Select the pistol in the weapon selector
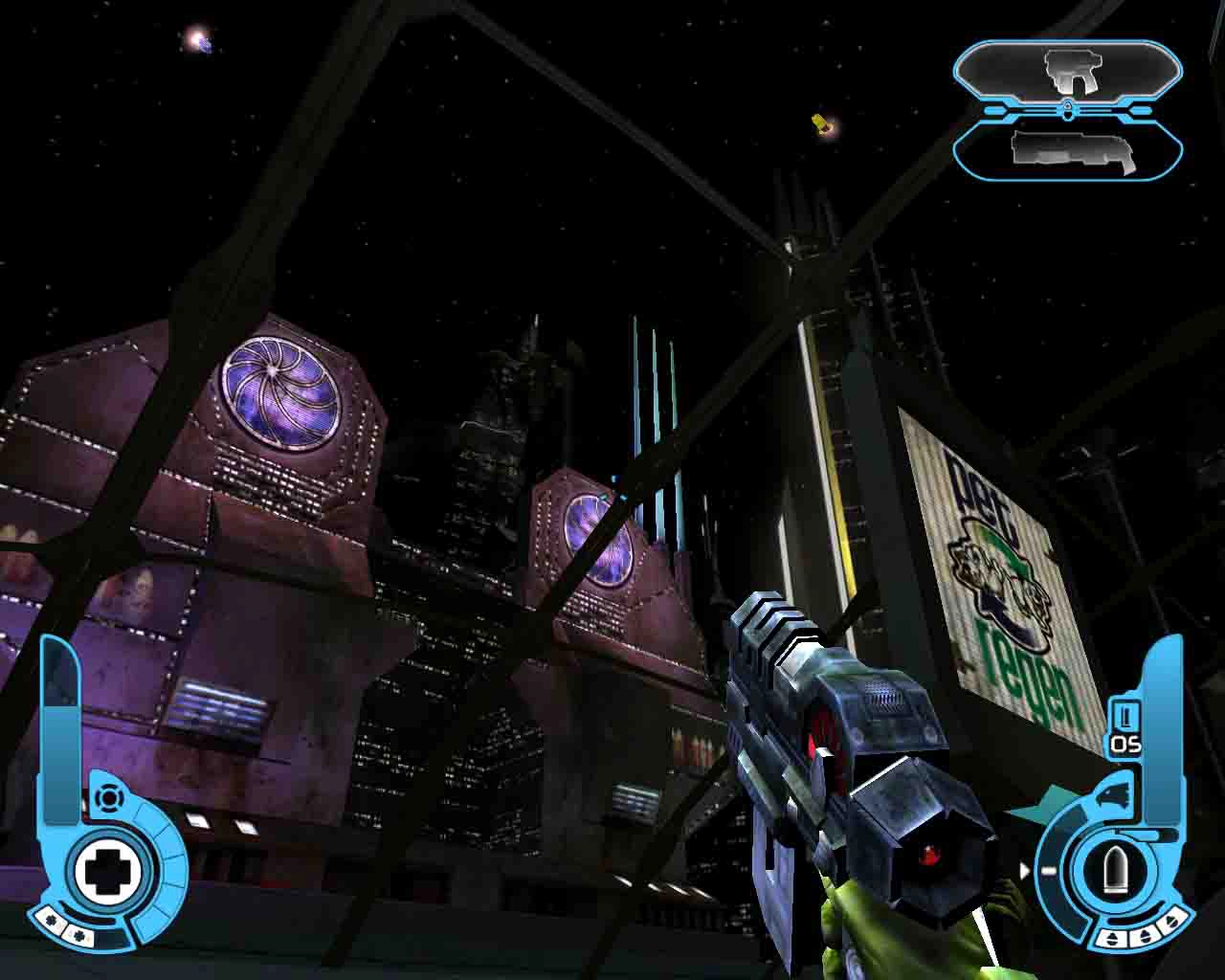The width and height of the screenshot is (1225, 980). coord(1071,70)
